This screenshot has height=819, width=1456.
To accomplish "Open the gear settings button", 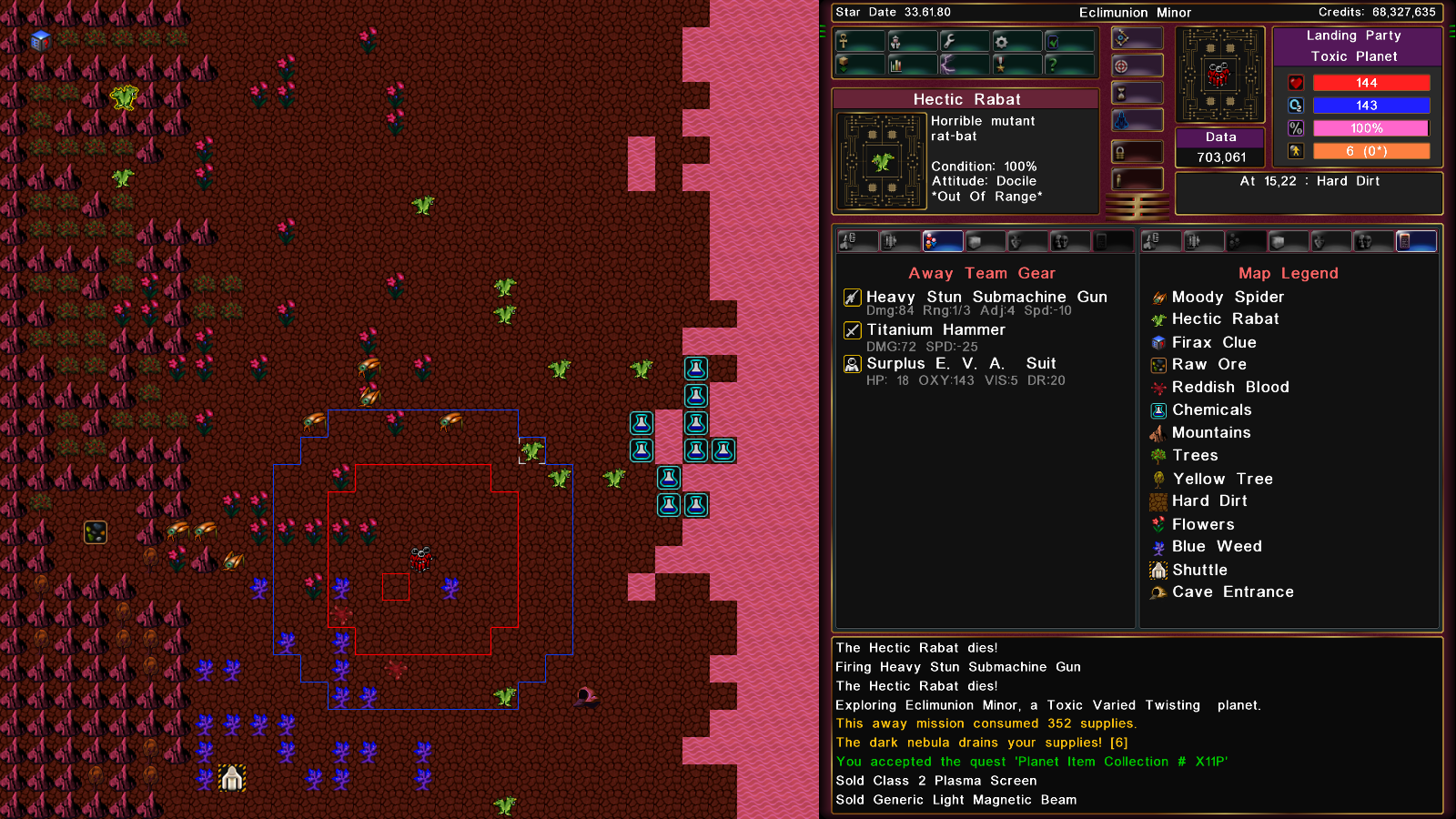I will 1017,41.
